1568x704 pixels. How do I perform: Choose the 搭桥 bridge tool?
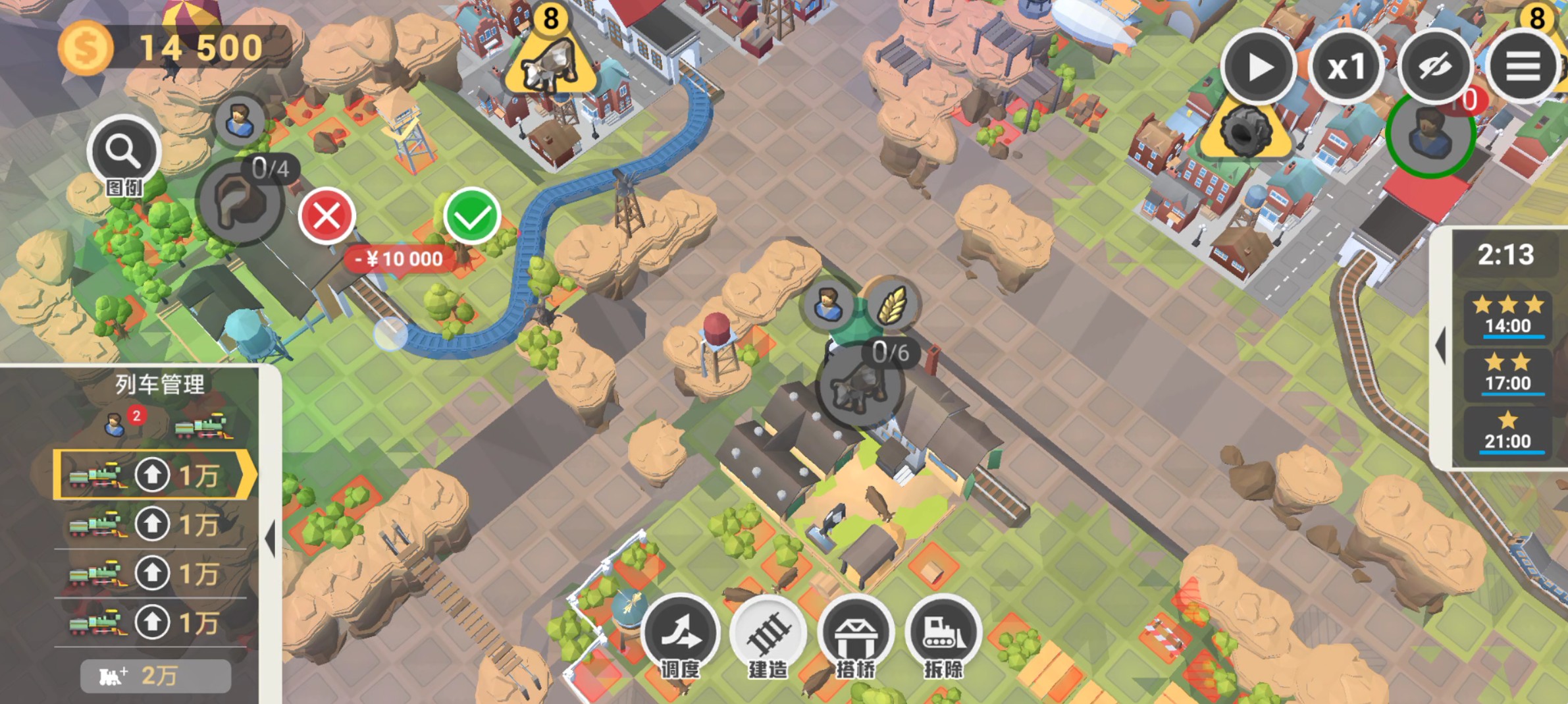point(855,635)
